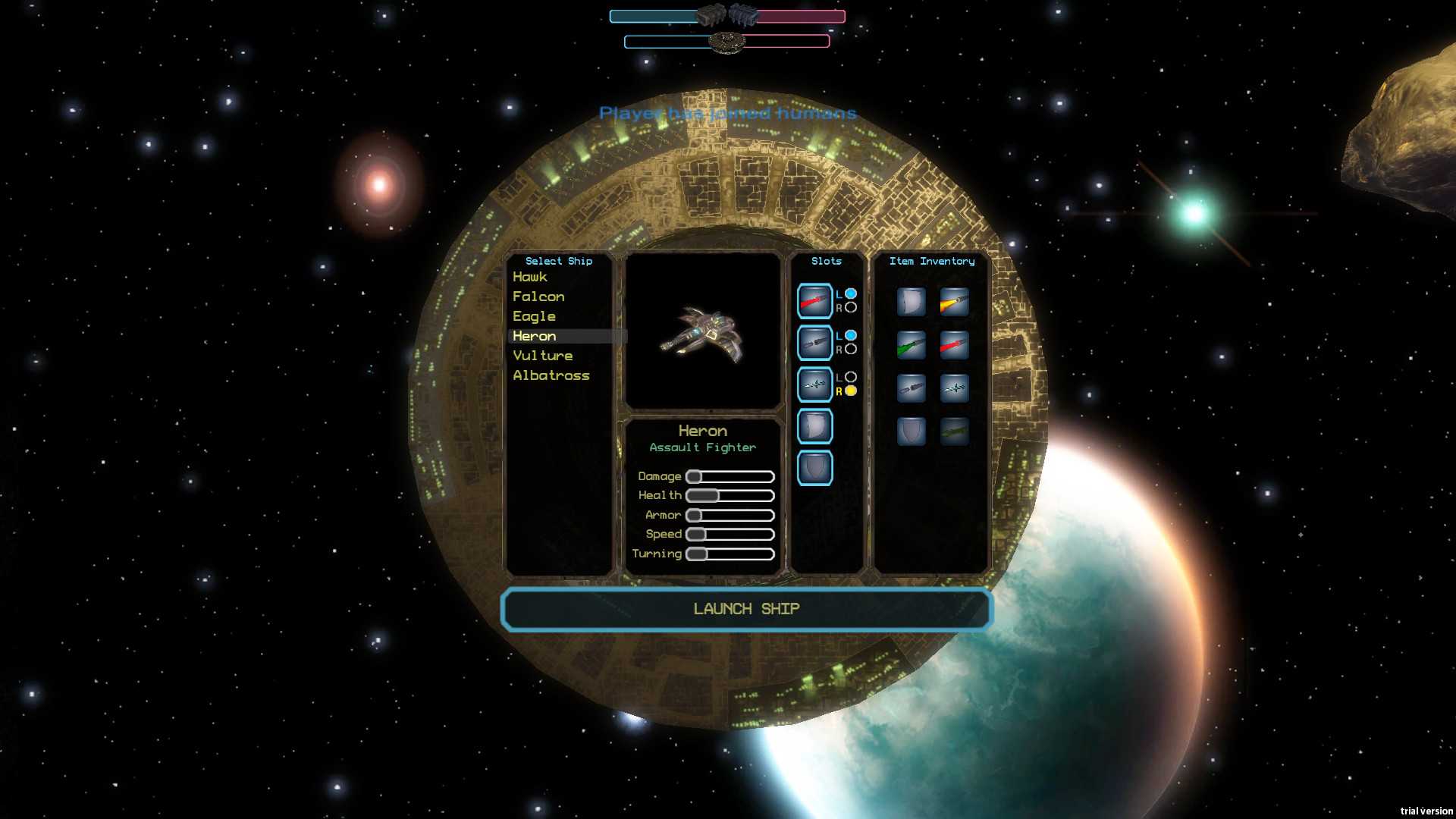Choose the dark green launcher inventory item

click(954, 431)
